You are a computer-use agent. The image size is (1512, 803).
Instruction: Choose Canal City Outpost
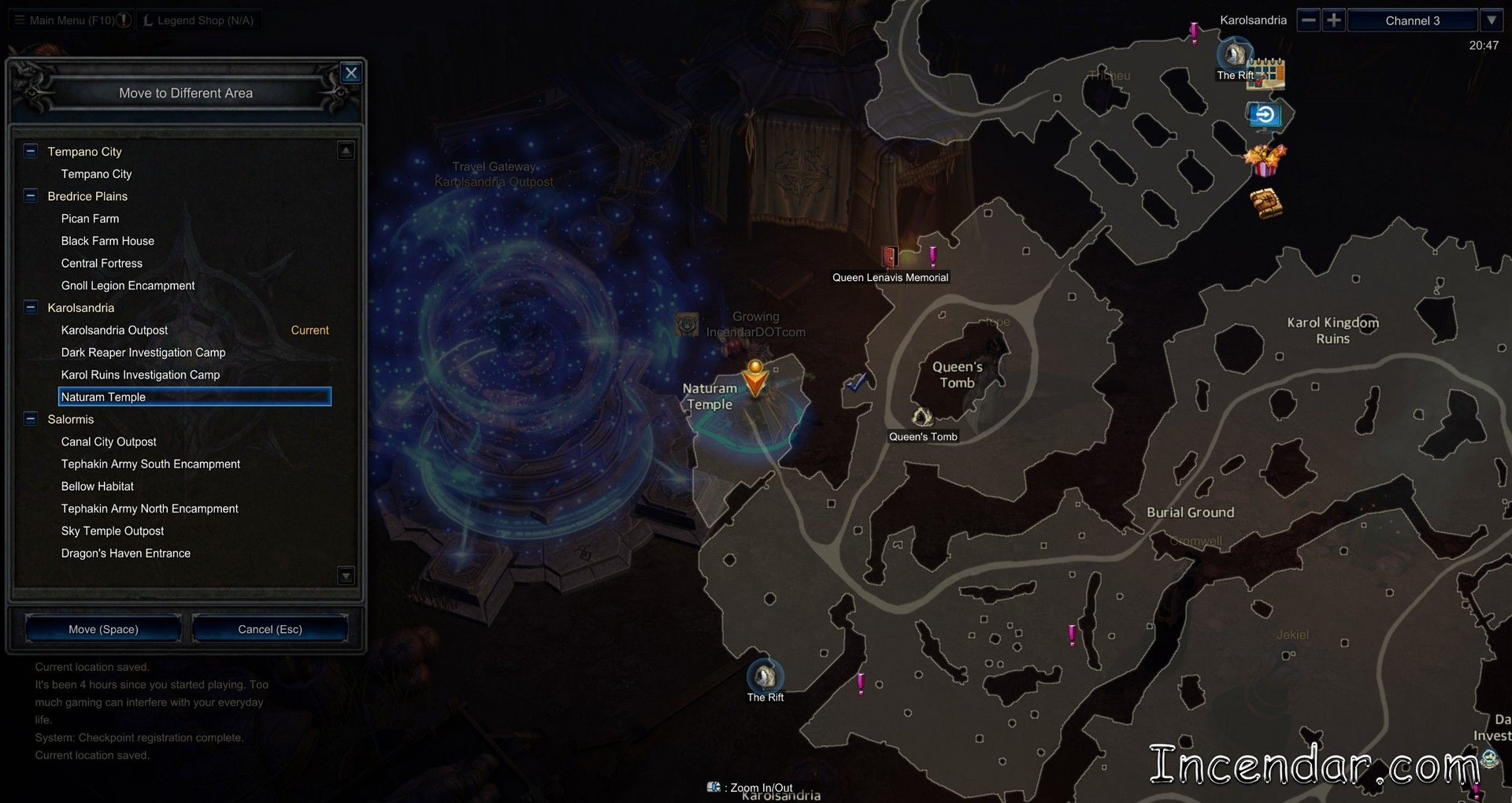109,442
